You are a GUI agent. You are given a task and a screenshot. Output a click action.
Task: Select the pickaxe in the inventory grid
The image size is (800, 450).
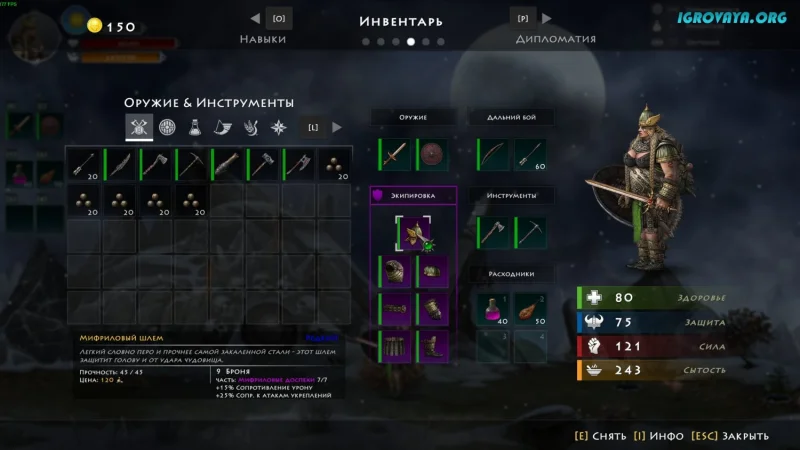pos(192,164)
